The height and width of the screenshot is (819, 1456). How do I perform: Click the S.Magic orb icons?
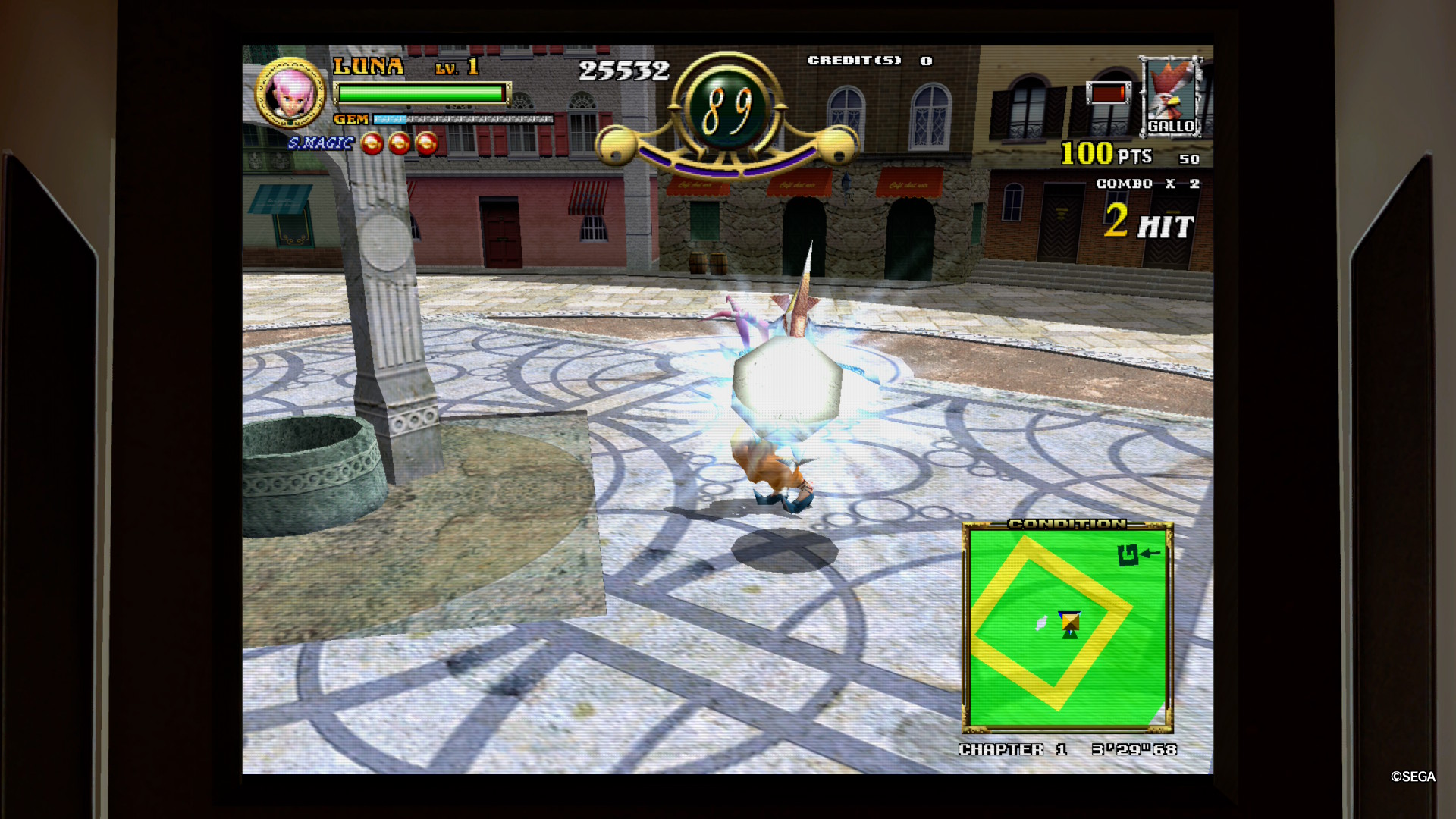tap(399, 143)
